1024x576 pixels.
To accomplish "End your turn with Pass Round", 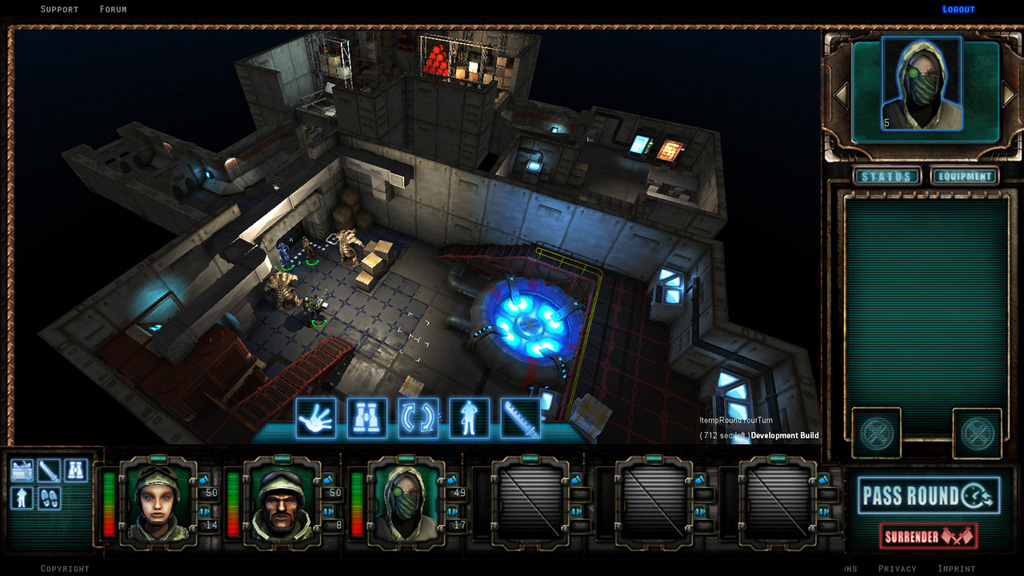I will click(x=927, y=495).
